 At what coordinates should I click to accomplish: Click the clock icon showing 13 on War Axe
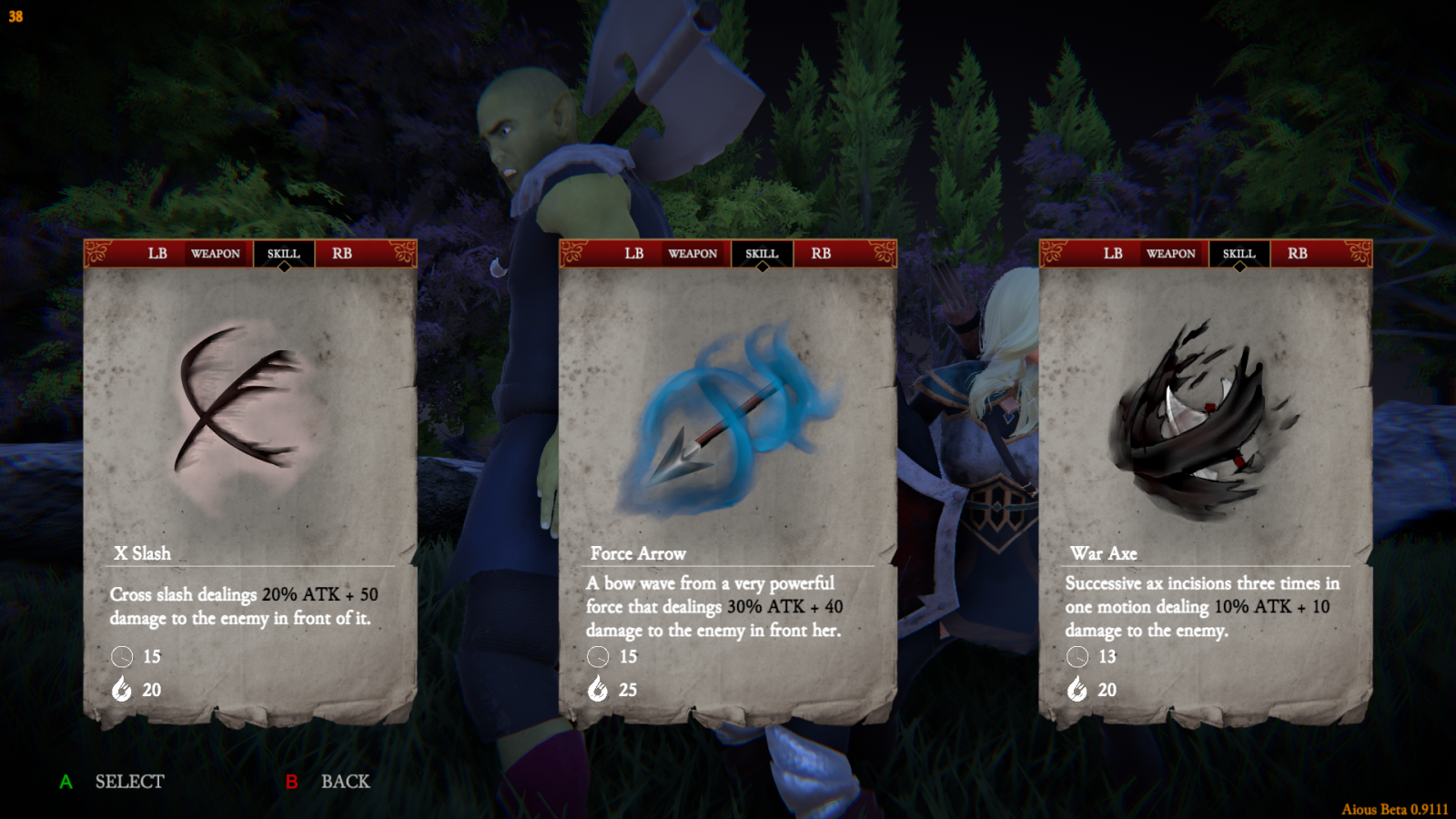pyautogui.click(x=1077, y=656)
